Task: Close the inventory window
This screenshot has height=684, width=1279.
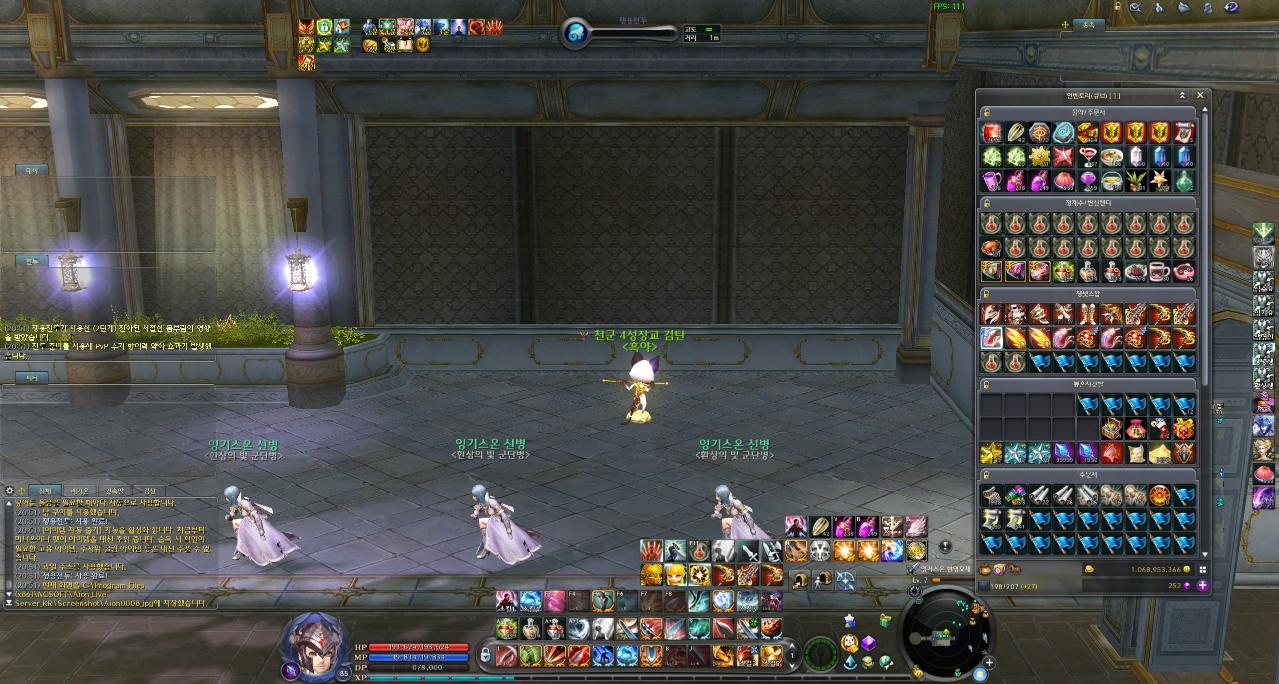Action: (x=1200, y=96)
